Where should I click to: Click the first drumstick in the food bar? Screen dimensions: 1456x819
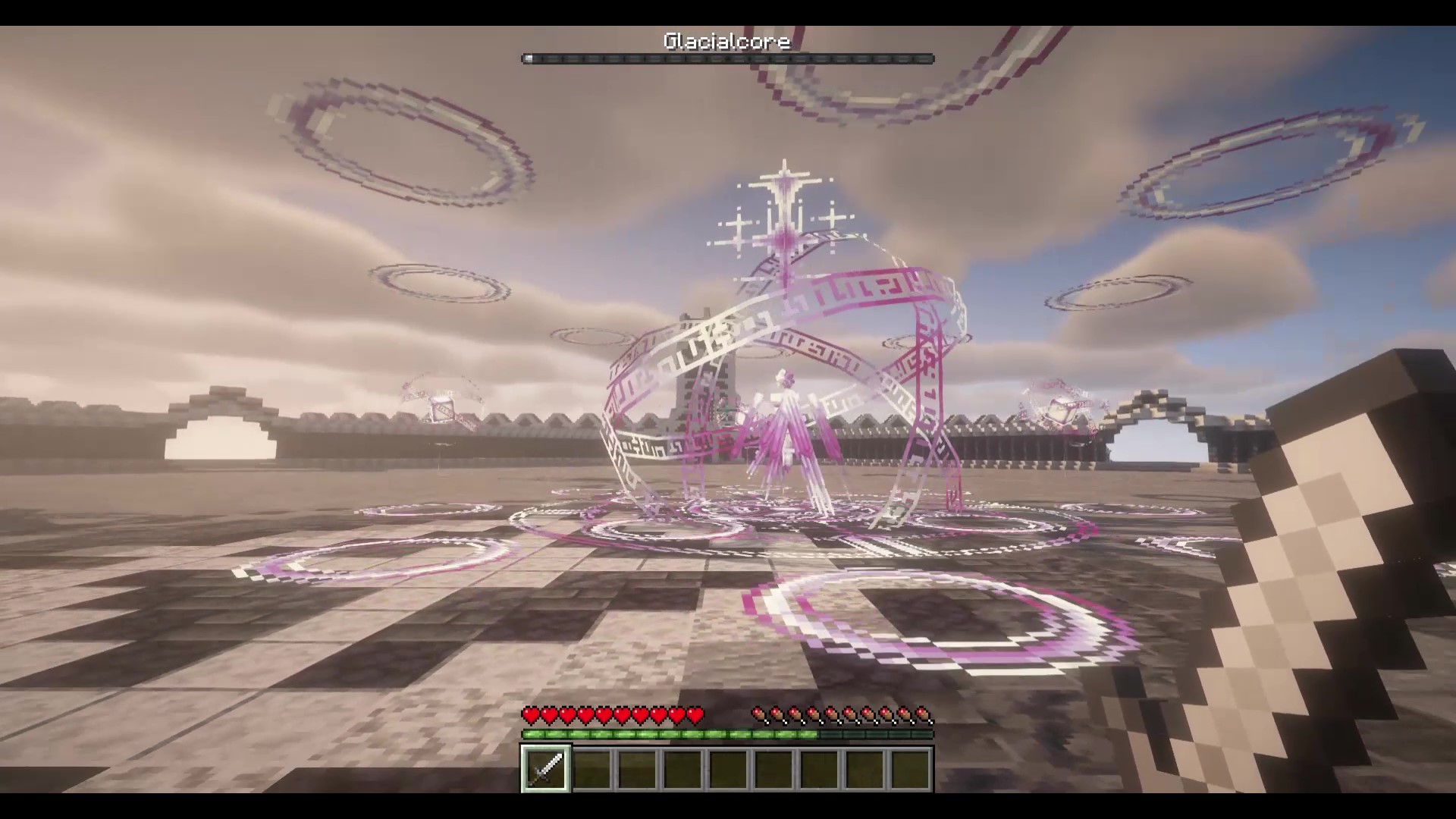758,714
